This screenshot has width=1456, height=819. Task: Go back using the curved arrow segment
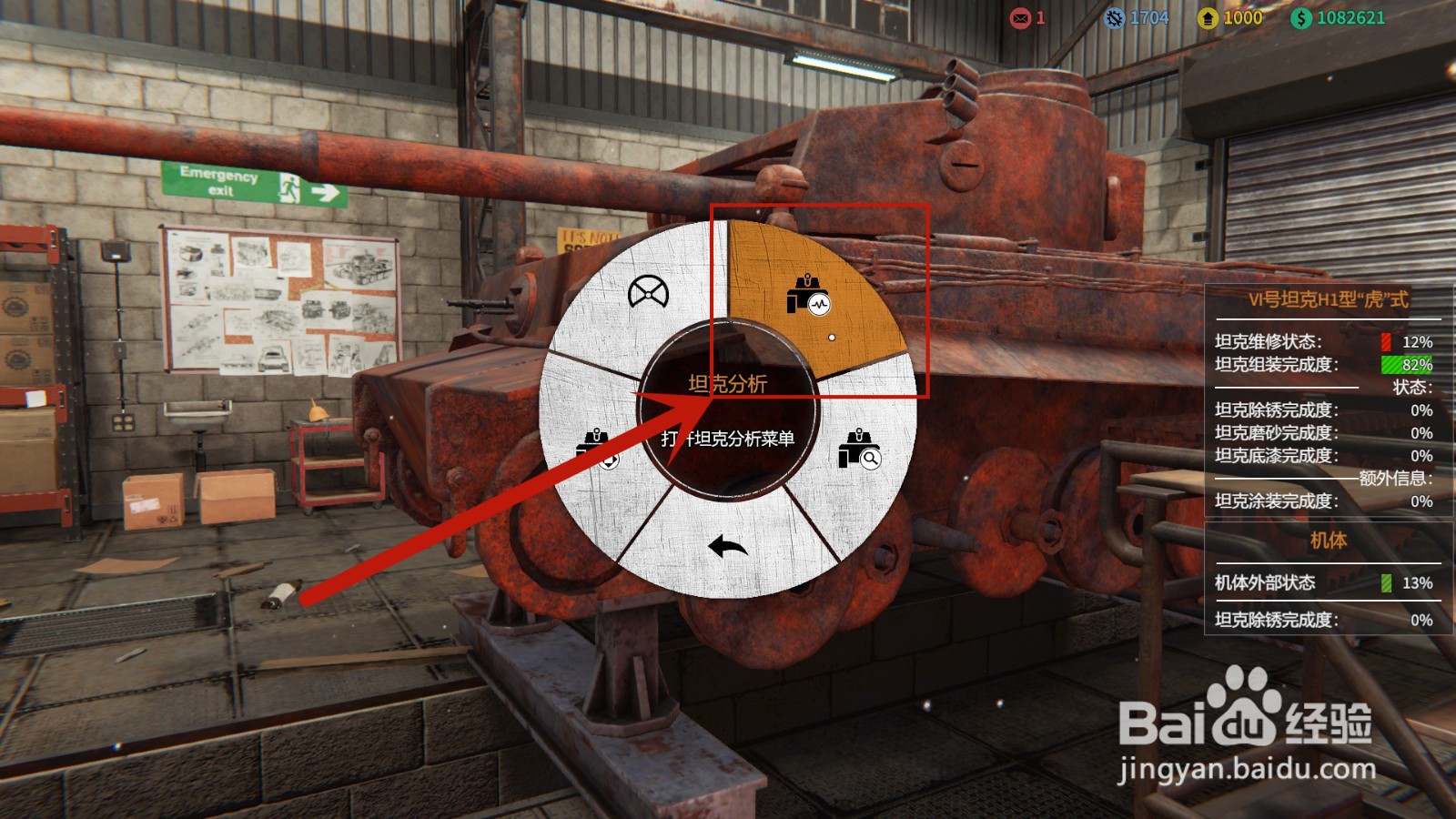[727, 546]
